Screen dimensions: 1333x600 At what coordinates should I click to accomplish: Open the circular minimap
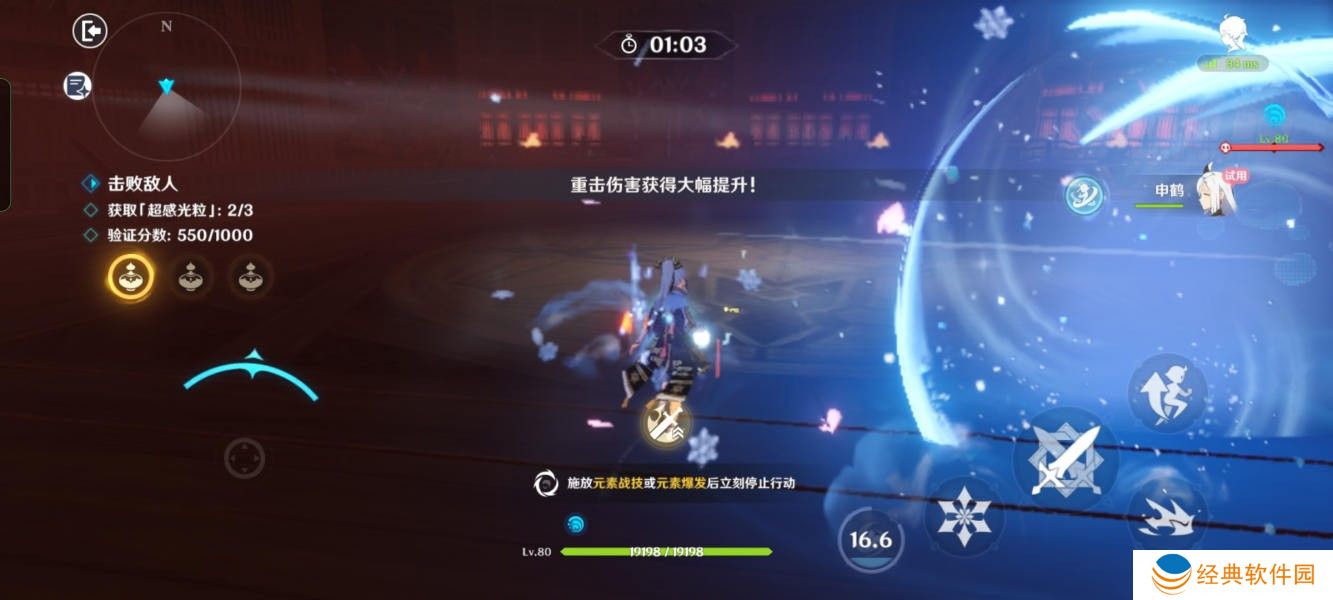166,87
